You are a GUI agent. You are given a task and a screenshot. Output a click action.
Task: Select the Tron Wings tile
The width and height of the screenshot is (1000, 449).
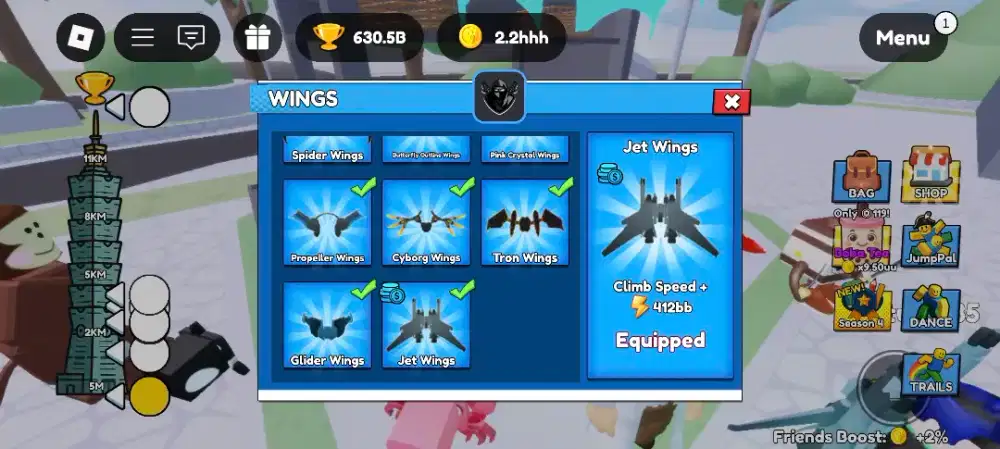click(525, 223)
